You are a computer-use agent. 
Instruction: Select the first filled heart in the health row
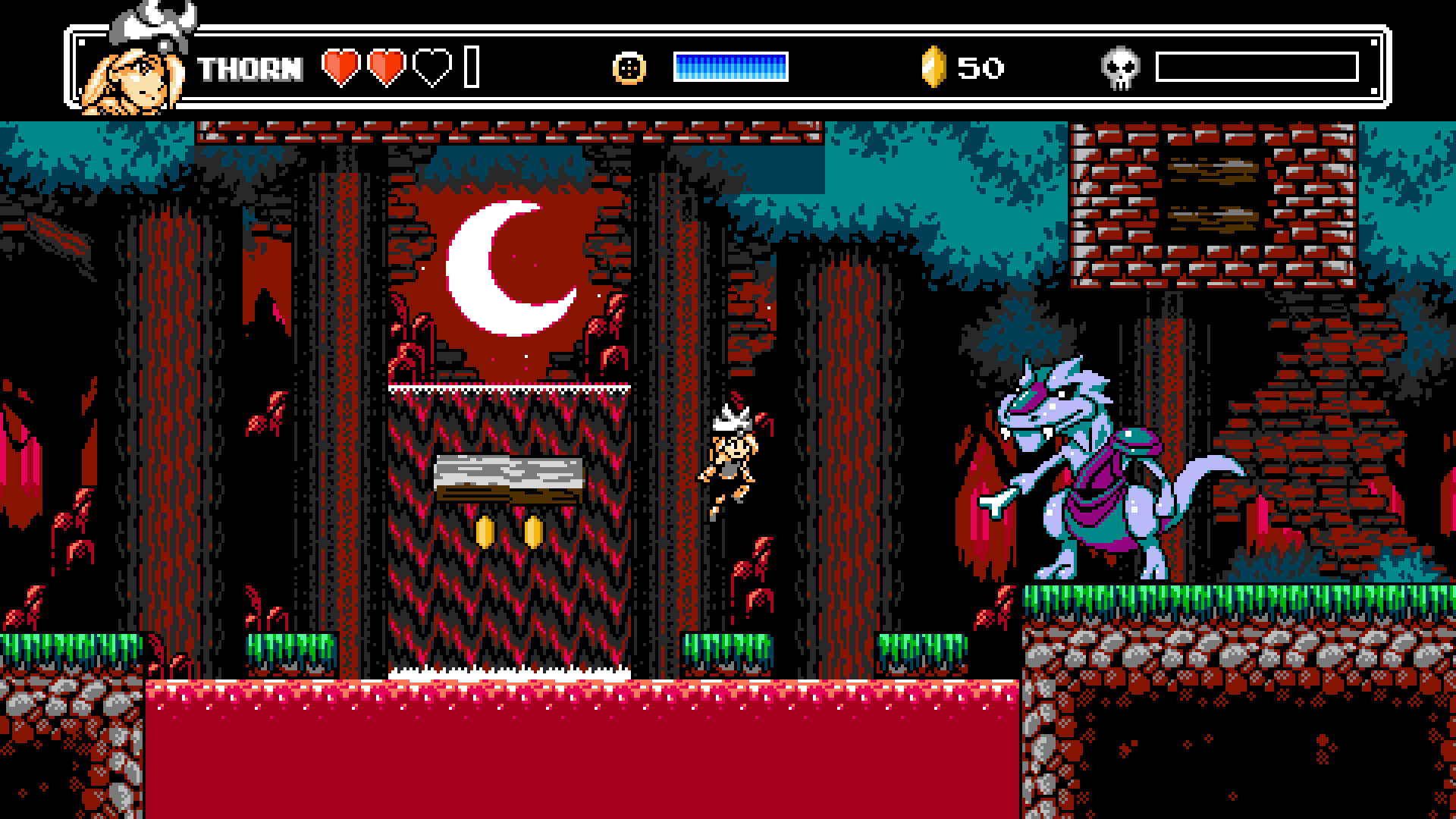coord(343,66)
